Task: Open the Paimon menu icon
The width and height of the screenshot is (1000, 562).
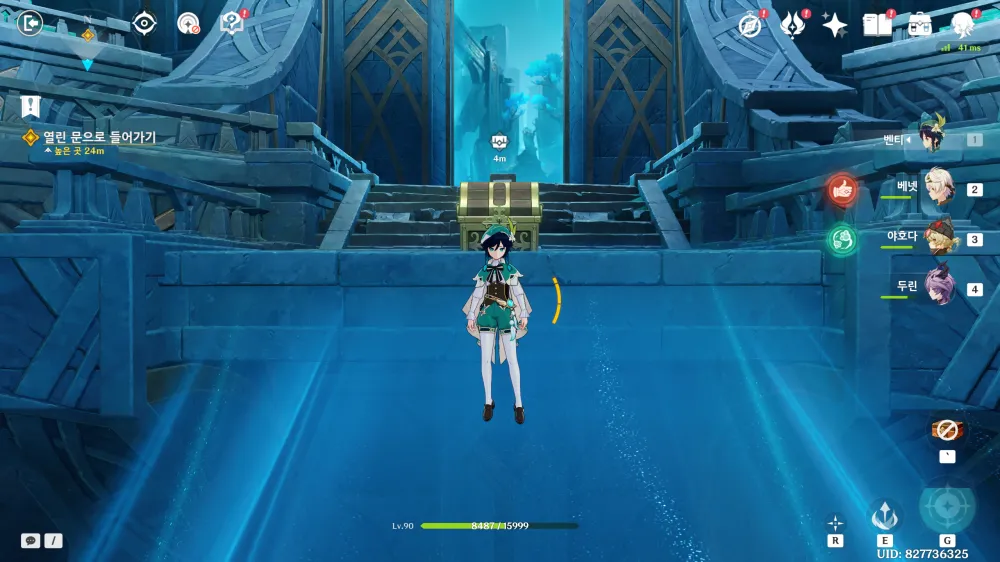Action: click(963, 24)
